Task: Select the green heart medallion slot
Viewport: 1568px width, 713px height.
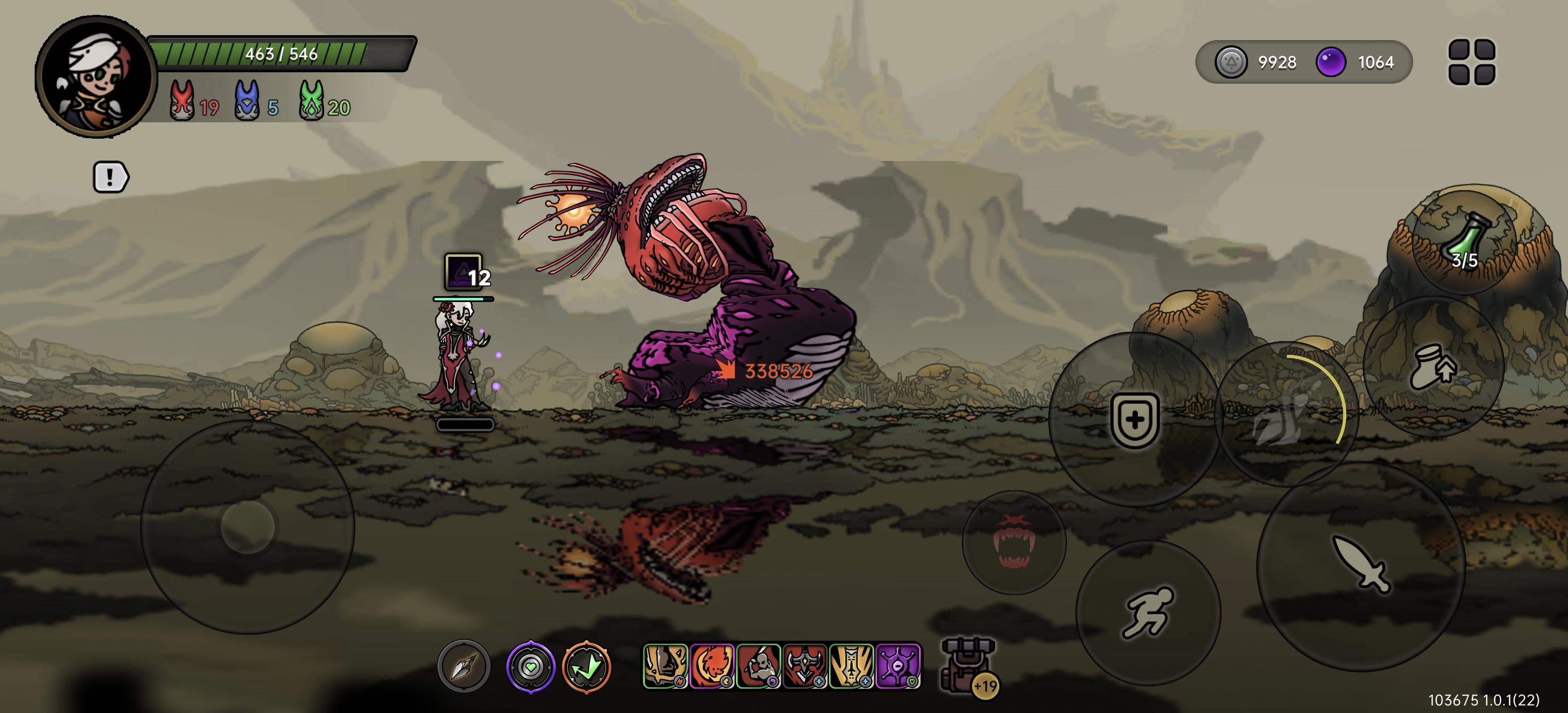Action: (530, 667)
